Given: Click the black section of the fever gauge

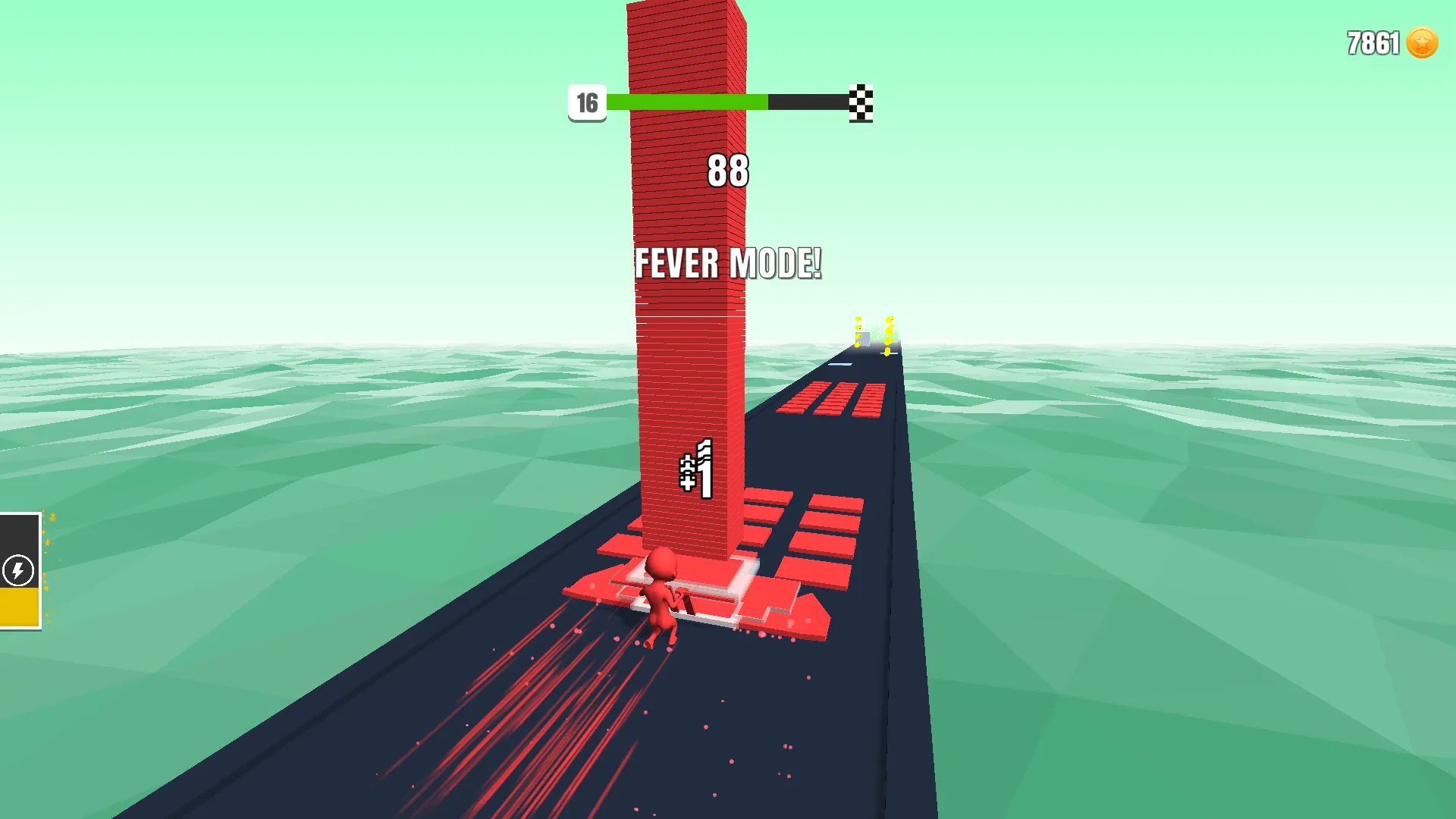Looking at the screenshot, I should click(19, 542).
